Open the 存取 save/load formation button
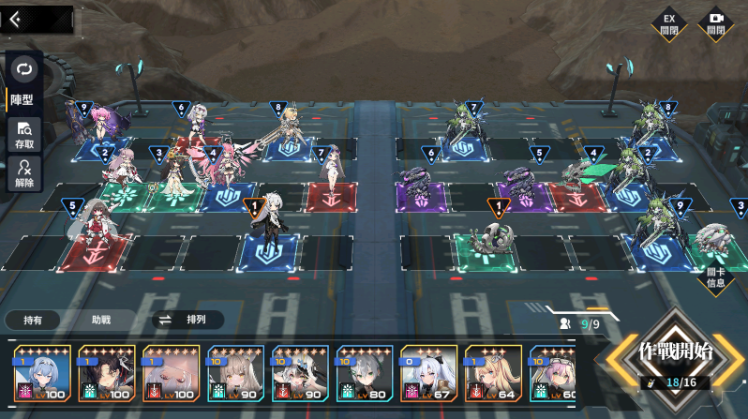The height and width of the screenshot is (419, 748). [23, 134]
